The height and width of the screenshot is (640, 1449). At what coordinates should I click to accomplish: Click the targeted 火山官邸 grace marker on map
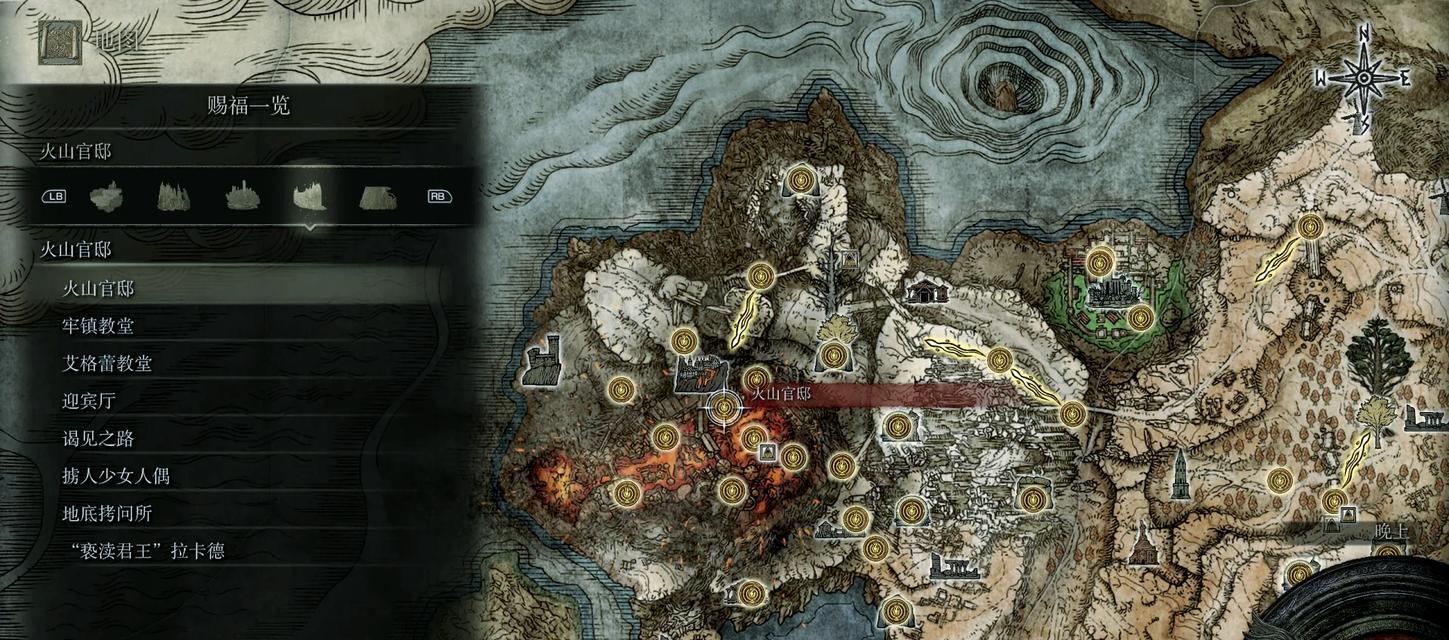click(724, 407)
